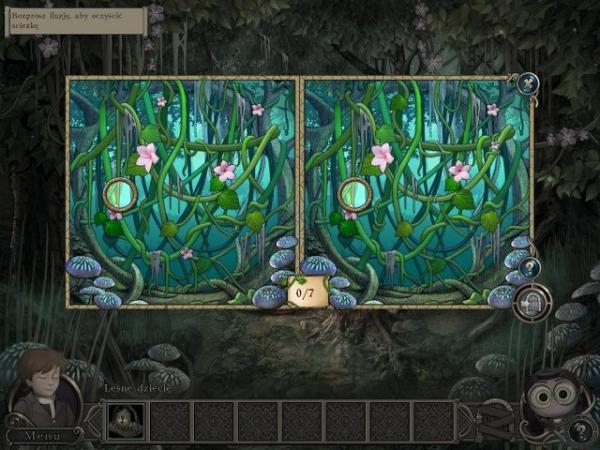
Task: Click the left spot-the-difference picture panel
Action: pyautogui.click(x=182, y=191)
